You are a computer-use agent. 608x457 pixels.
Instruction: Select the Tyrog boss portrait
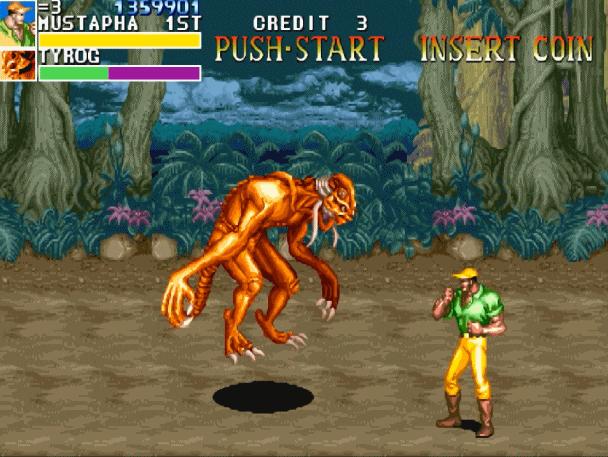(17, 65)
